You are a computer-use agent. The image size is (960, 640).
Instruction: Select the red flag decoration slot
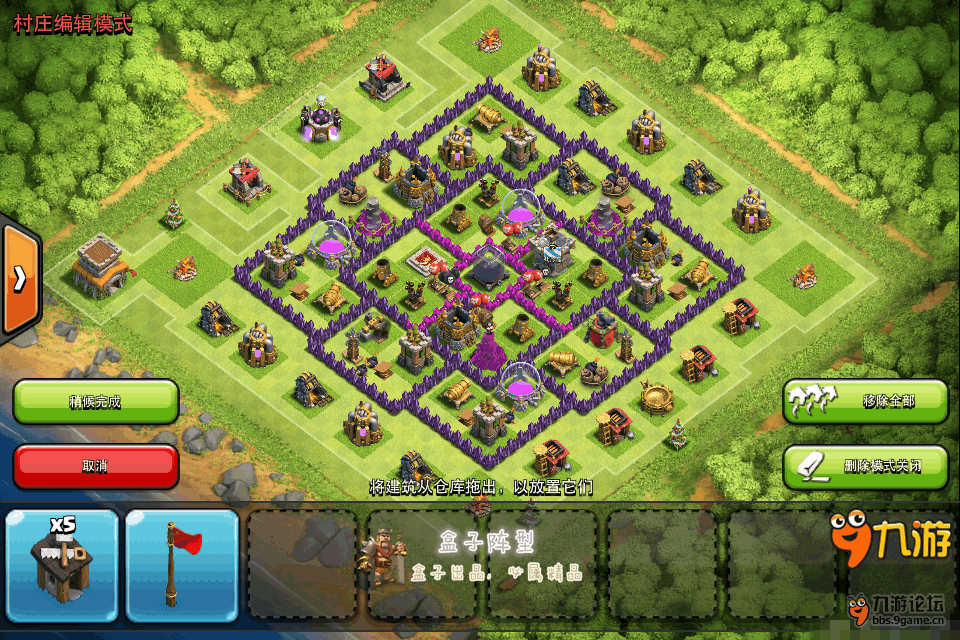click(182, 566)
